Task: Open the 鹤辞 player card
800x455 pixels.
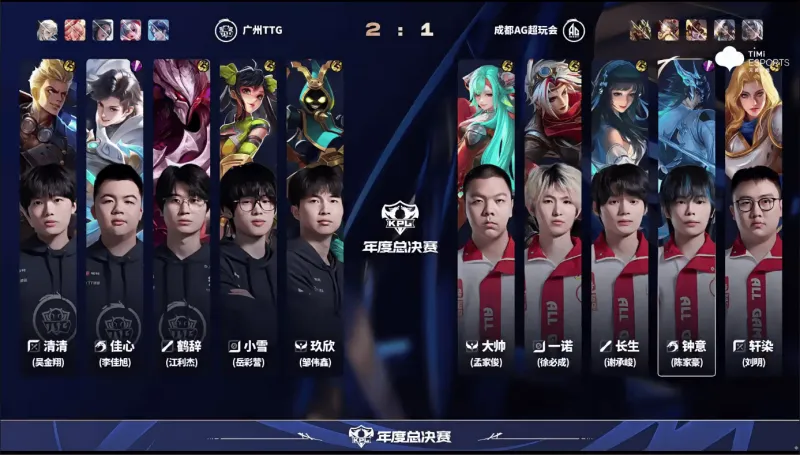Action: pyautogui.click(x=181, y=215)
